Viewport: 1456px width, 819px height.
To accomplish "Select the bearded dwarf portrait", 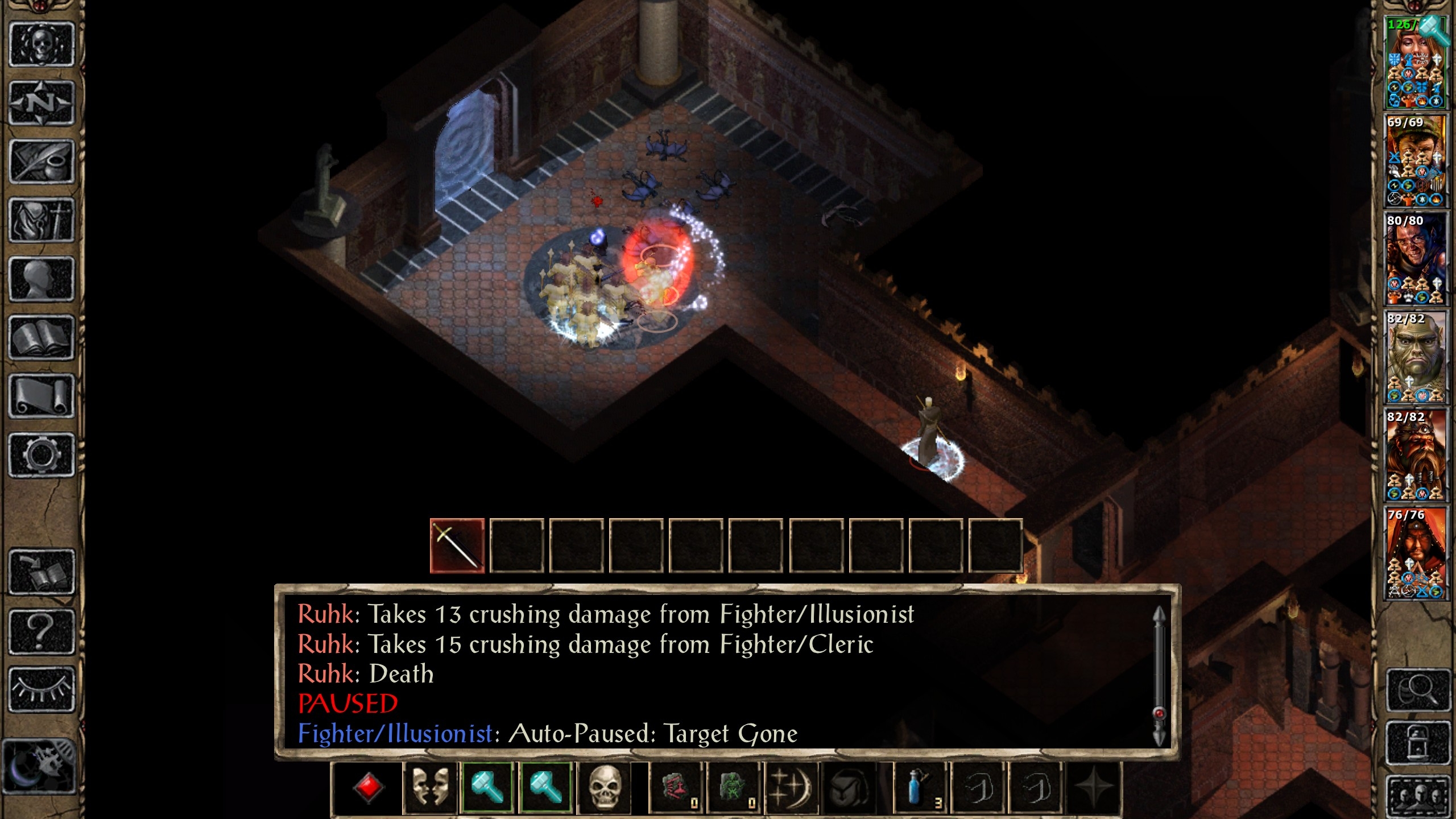I will click(x=1416, y=455).
